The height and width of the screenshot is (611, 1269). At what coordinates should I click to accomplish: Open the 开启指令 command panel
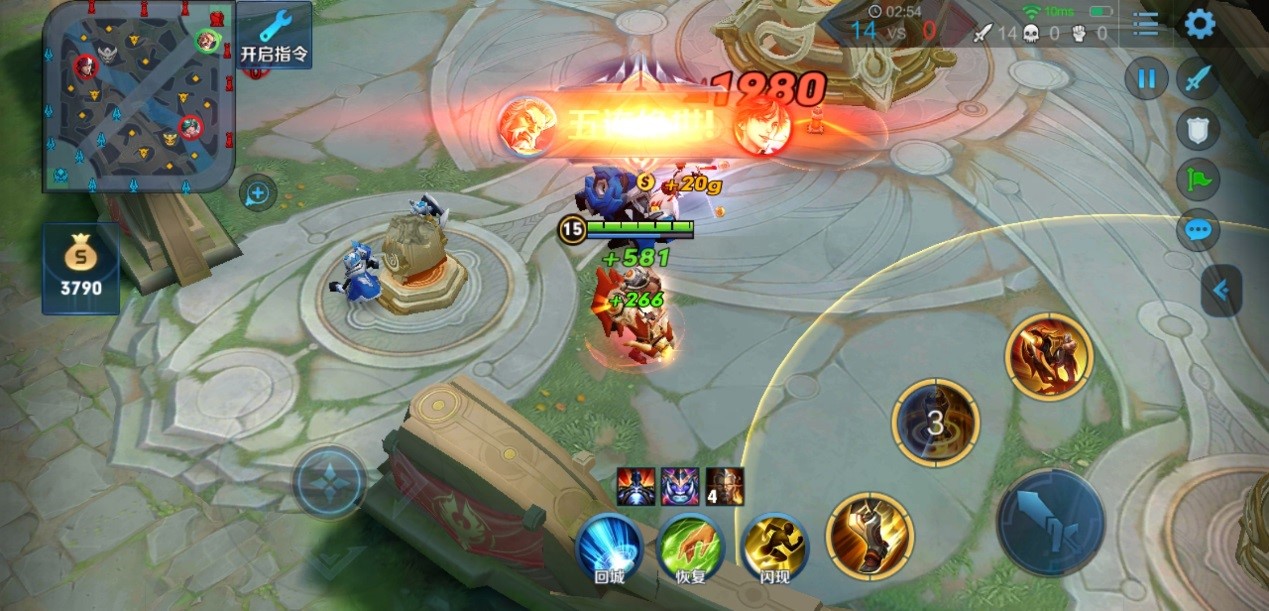pos(274,36)
